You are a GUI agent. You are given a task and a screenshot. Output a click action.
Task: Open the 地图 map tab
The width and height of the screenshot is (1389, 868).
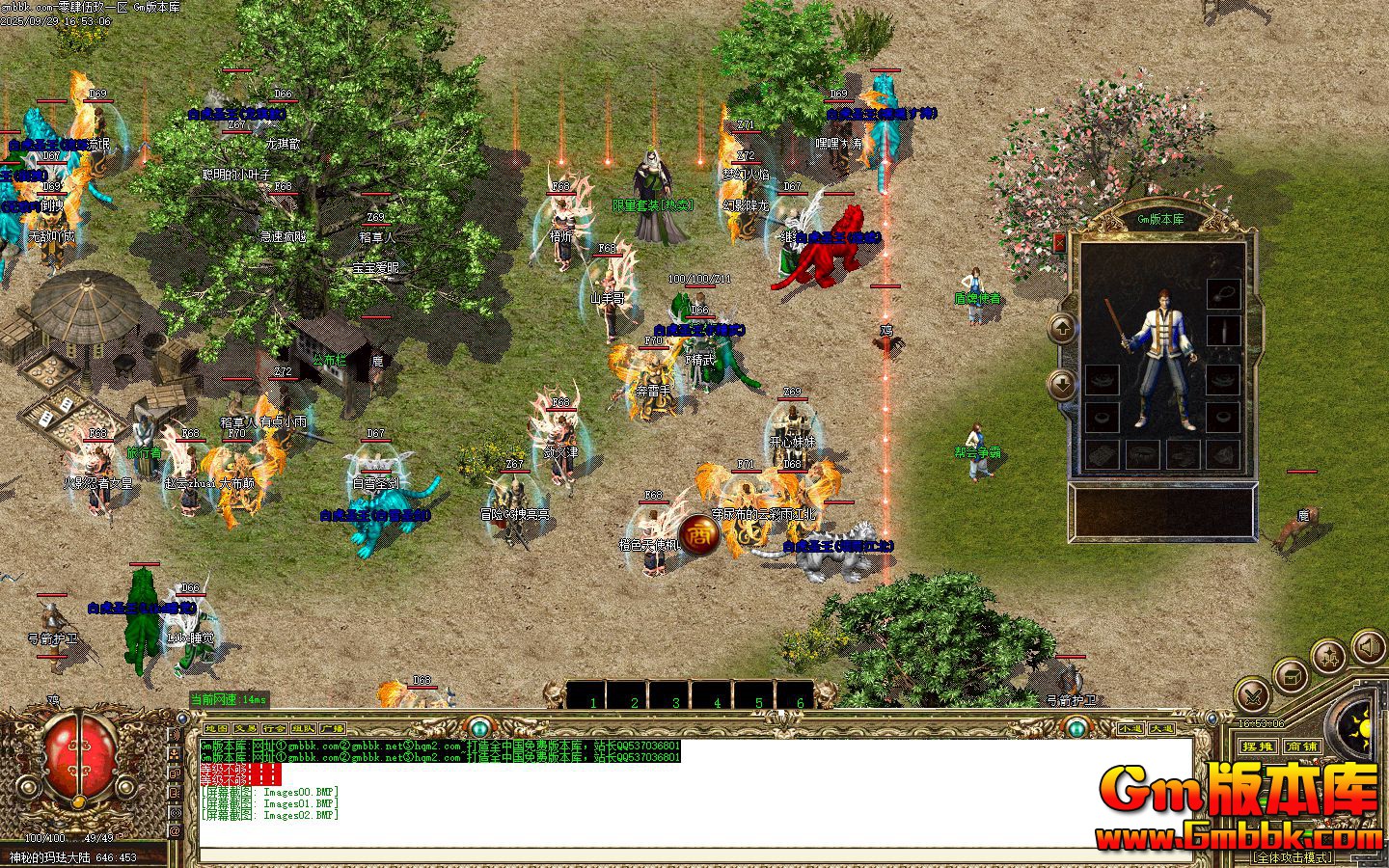click(x=218, y=729)
